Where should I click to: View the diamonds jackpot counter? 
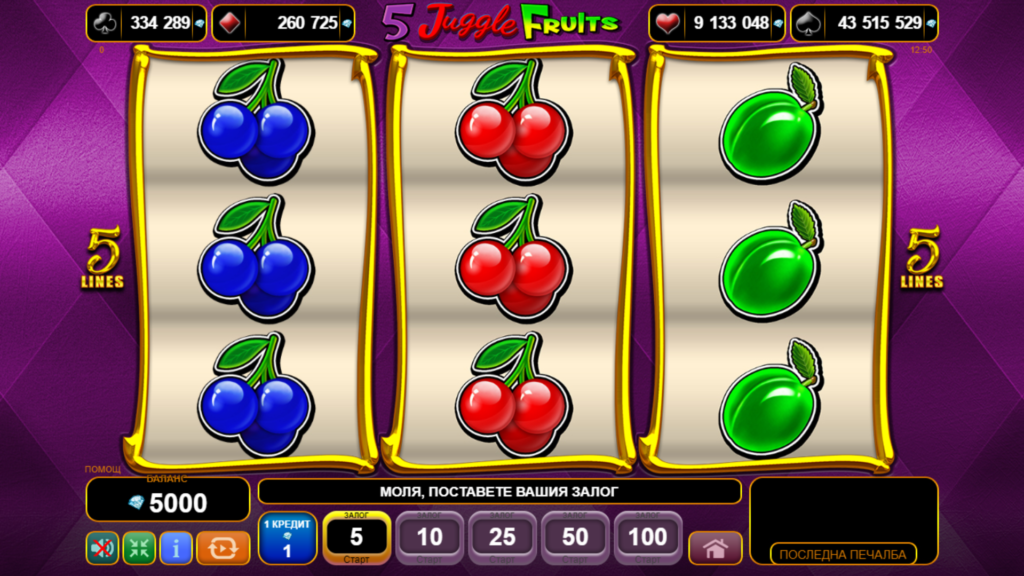[297, 23]
